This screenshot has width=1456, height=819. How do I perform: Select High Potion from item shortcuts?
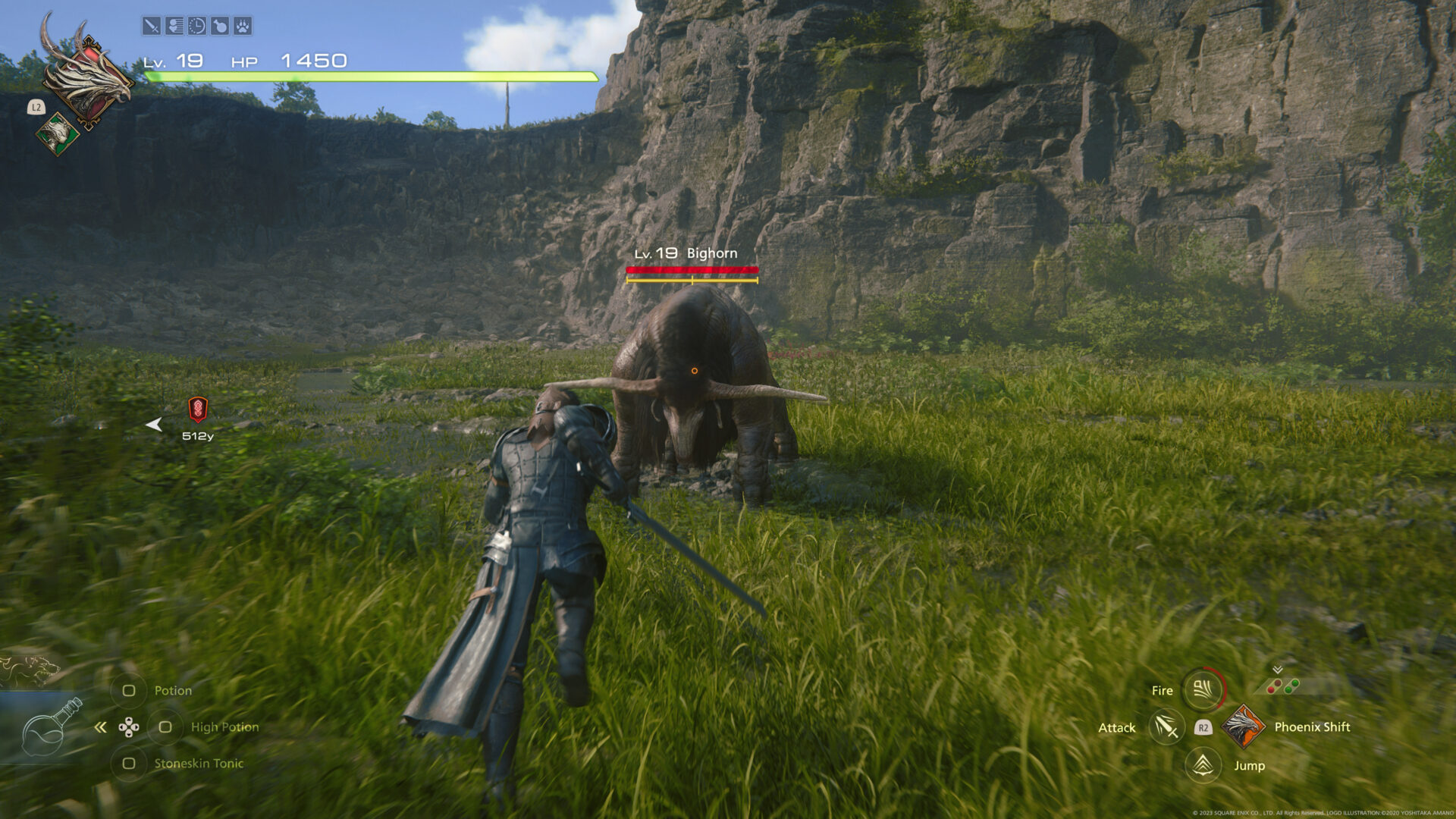pyautogui.click(x=165, y=726)
